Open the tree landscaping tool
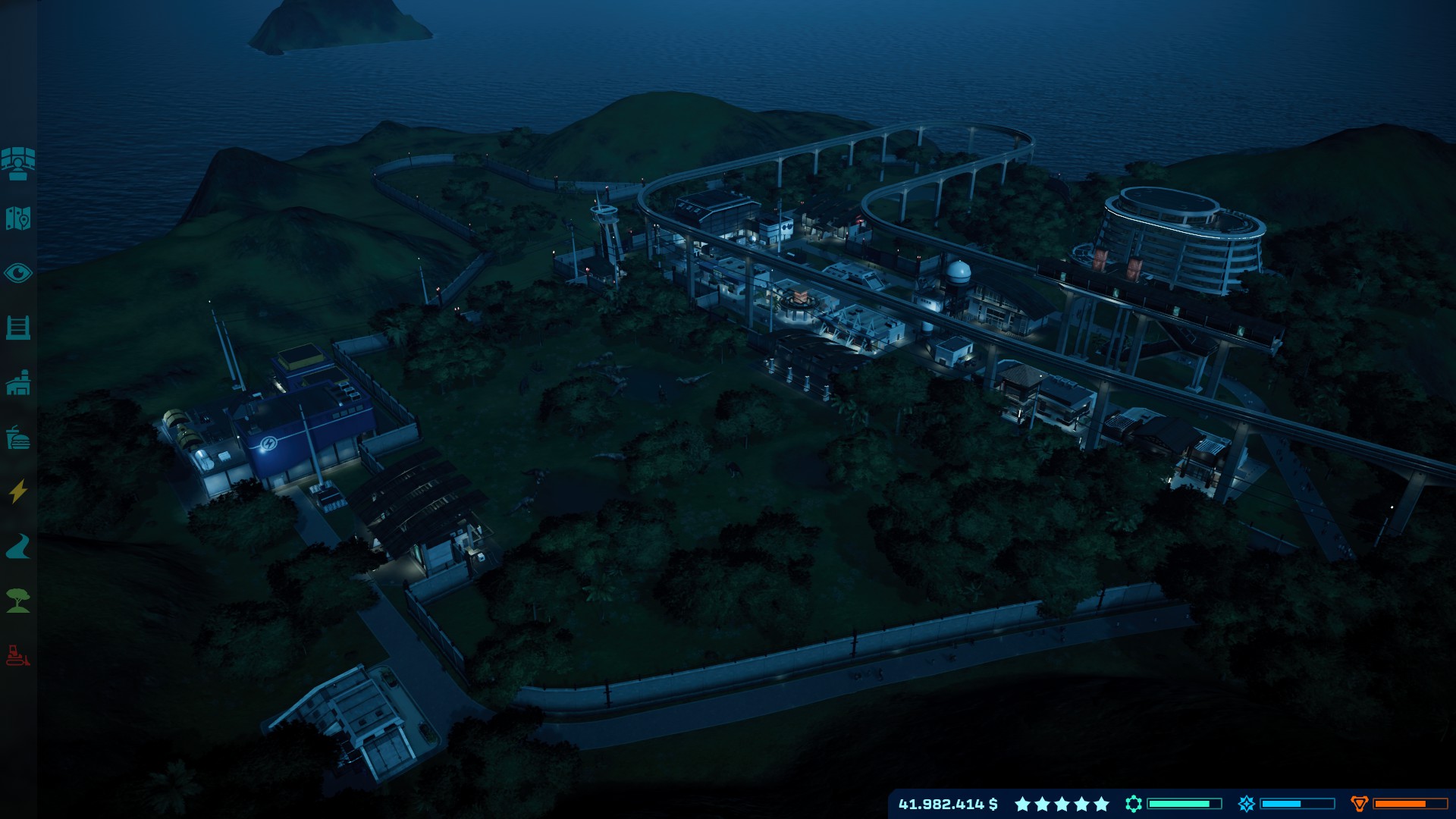This screenshot has height=819, width=1456. 18,601
